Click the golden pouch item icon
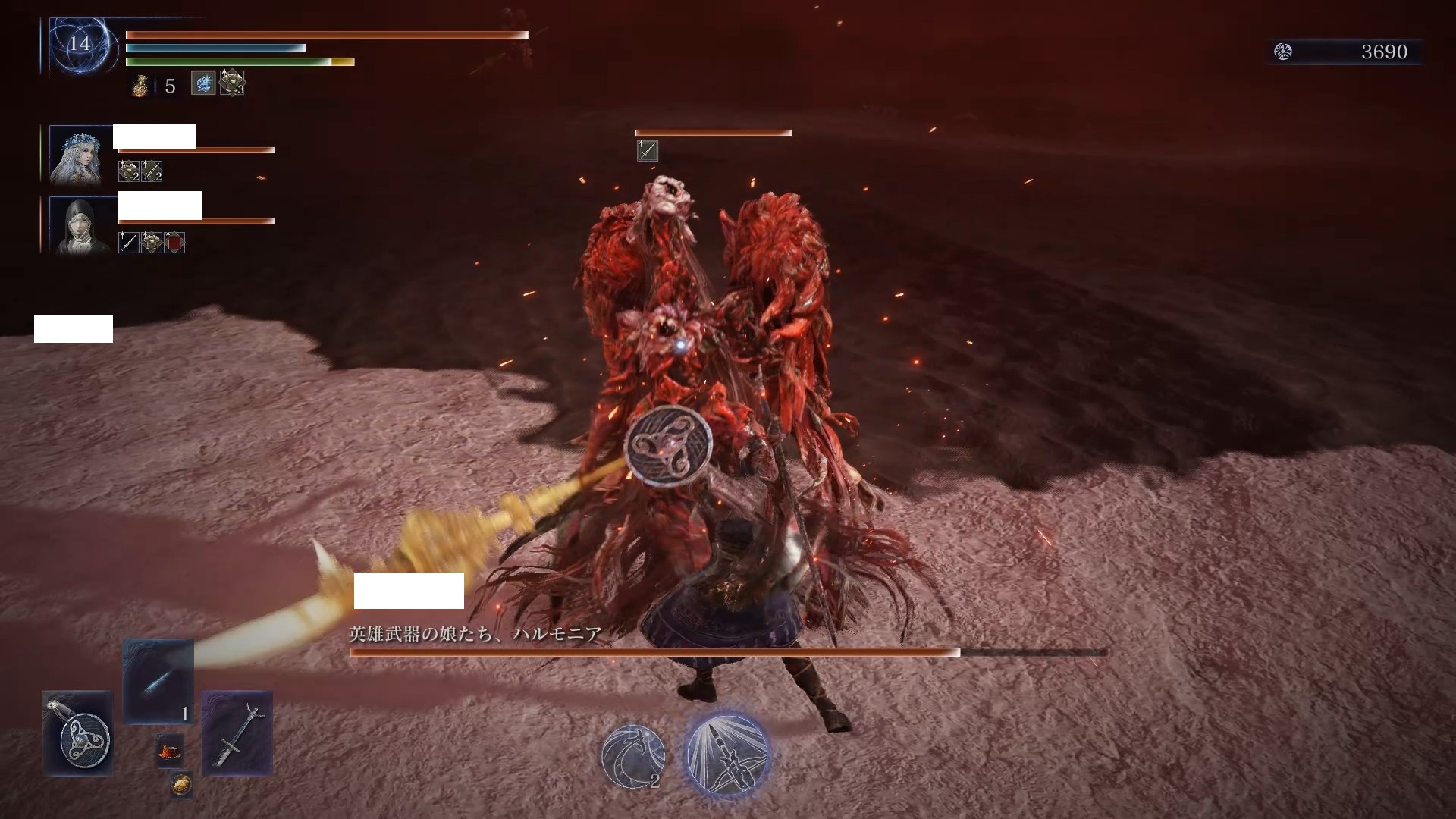The height and width of the screenshot is (819, 1456). [180, 785]
